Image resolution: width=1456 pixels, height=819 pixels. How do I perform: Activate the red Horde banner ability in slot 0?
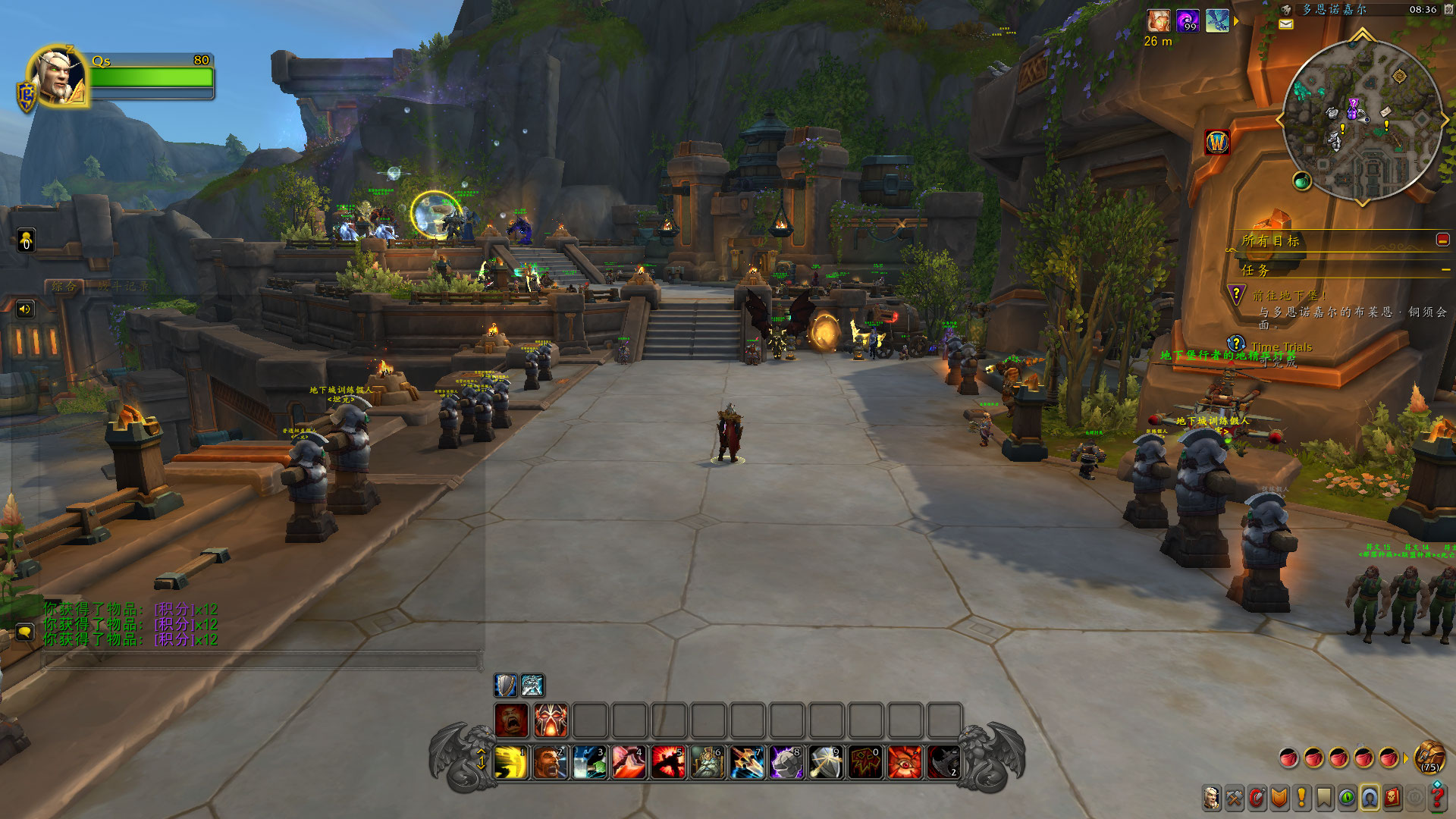pyautogui.click(x=865, y=763)
